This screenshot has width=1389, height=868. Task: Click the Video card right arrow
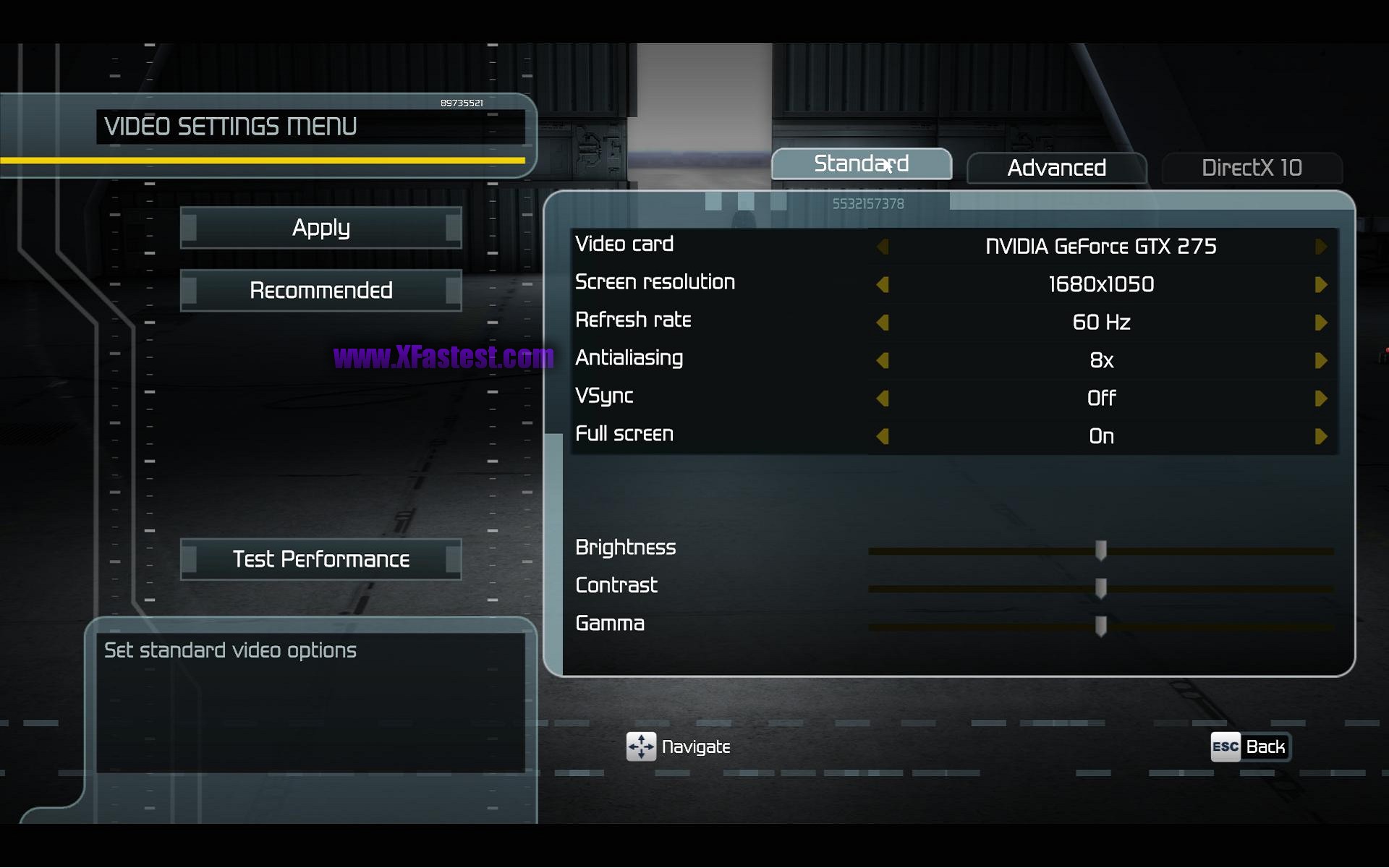click(x=1320, y=247)
